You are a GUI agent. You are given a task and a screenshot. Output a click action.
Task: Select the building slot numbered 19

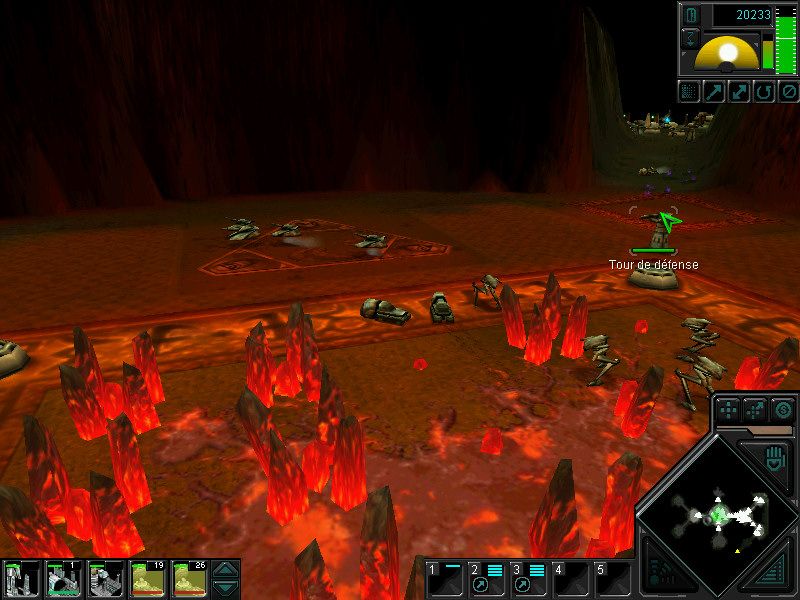tap(147, 579)
